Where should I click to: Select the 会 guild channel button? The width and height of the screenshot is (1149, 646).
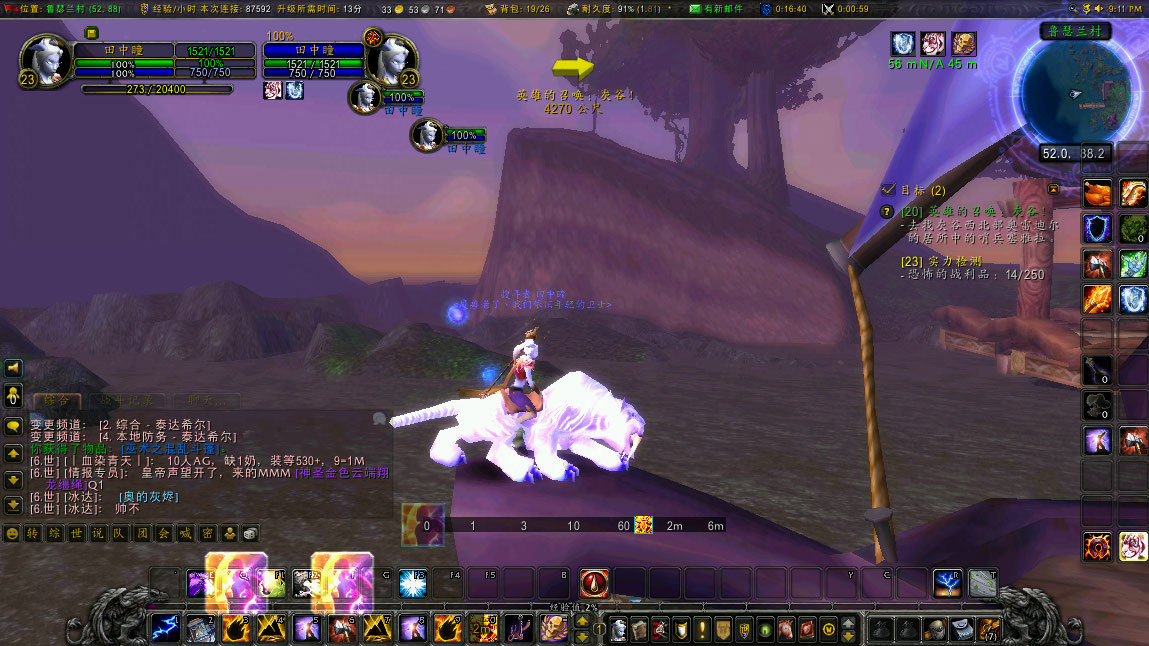162,533
